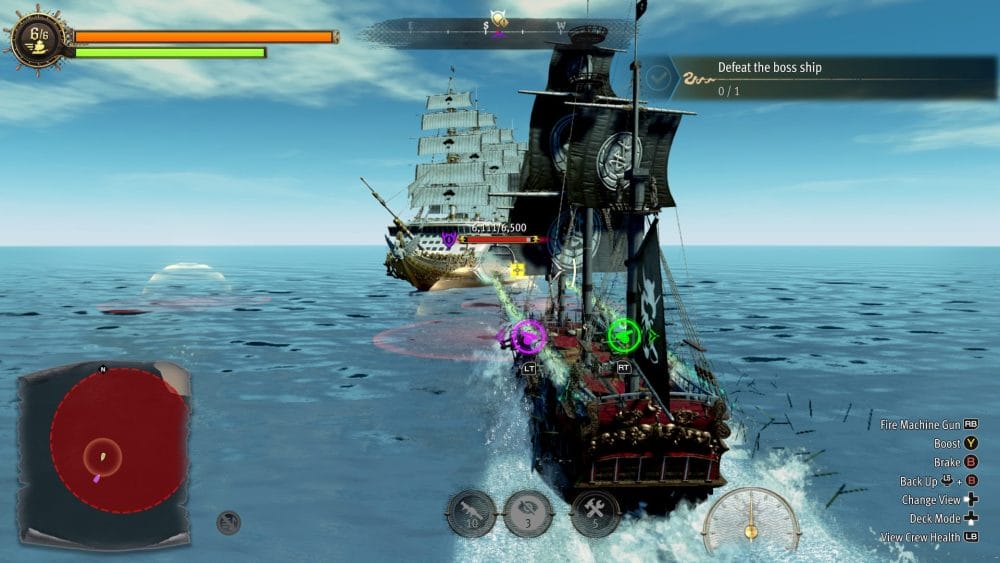Target the yellow lock-on reticle marker
The height and width of the screenshot is (563, 1000).
pos(517,269)
